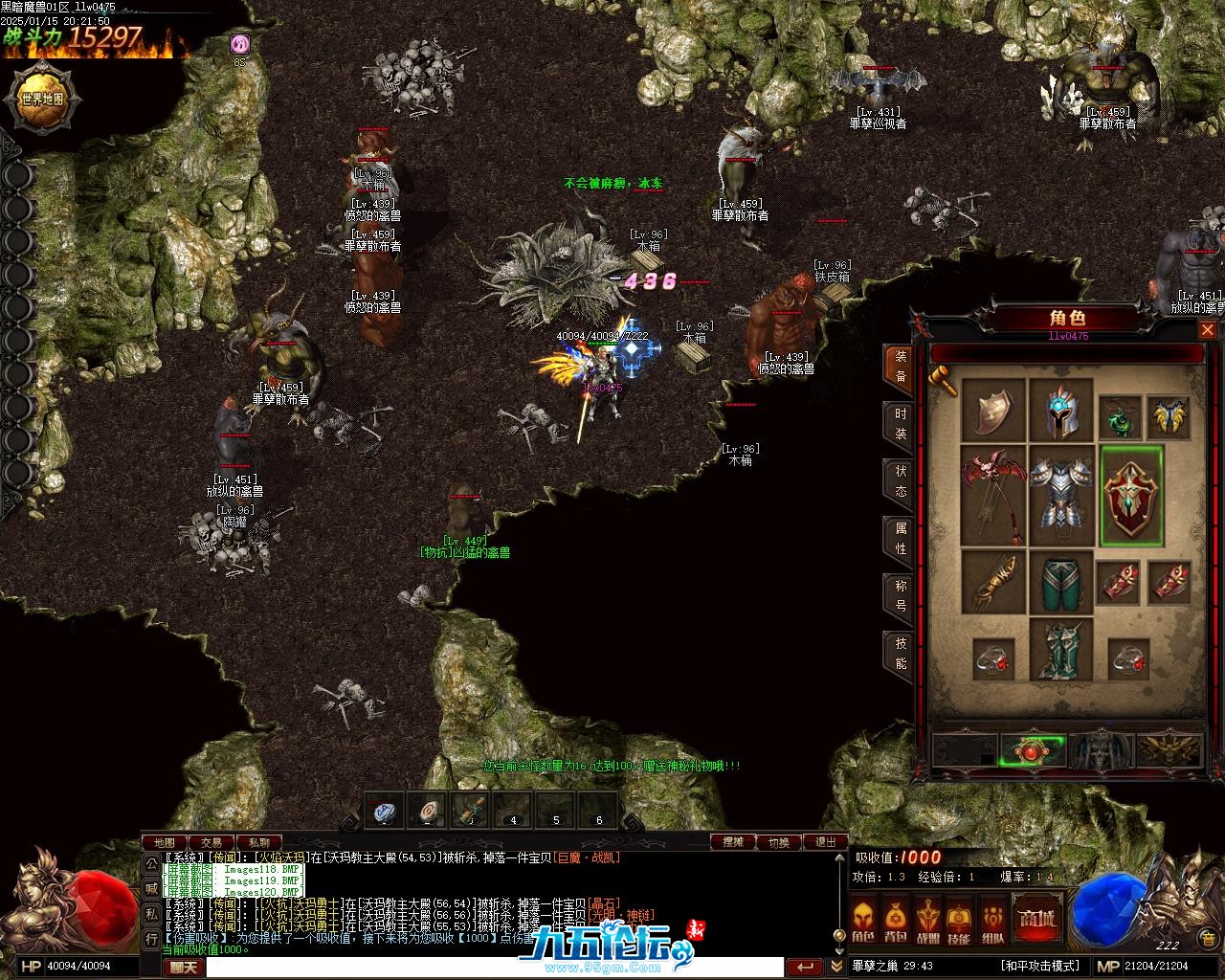Close the 角色 character panel
The image size is (1225, 980).
(x=1208, y=330)
